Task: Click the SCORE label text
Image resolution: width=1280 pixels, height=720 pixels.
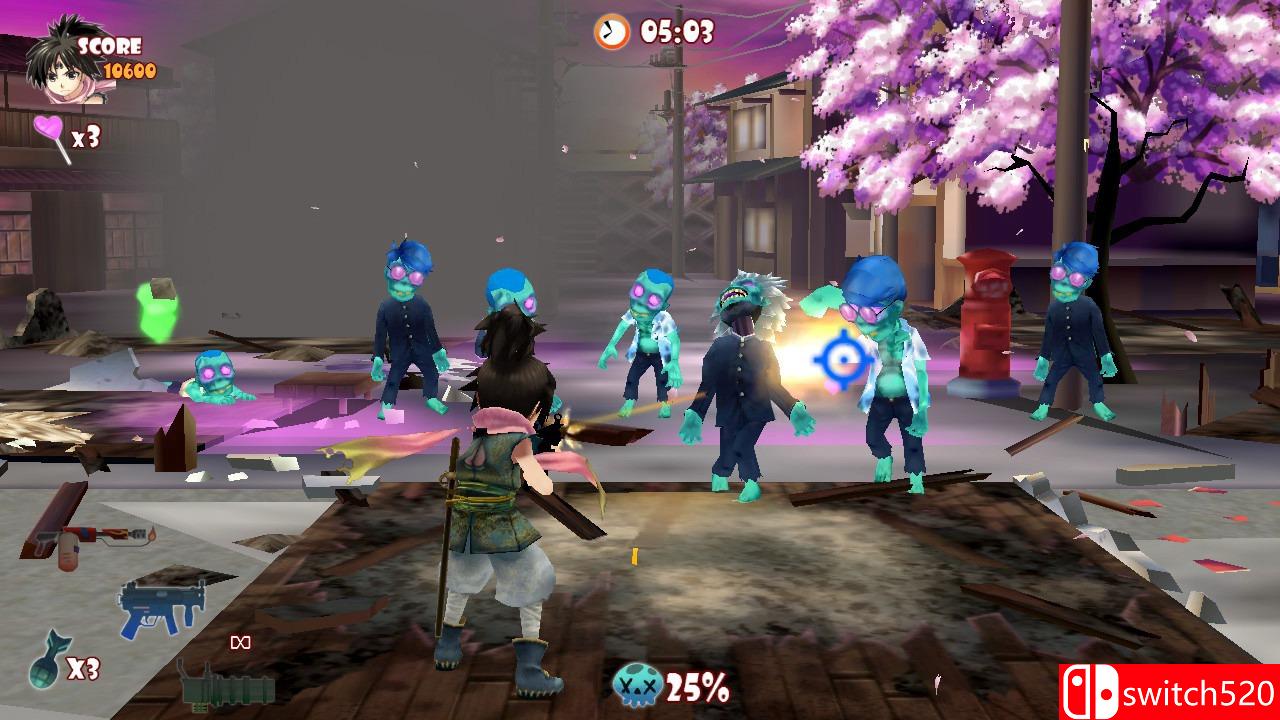Action: [113, 44]
